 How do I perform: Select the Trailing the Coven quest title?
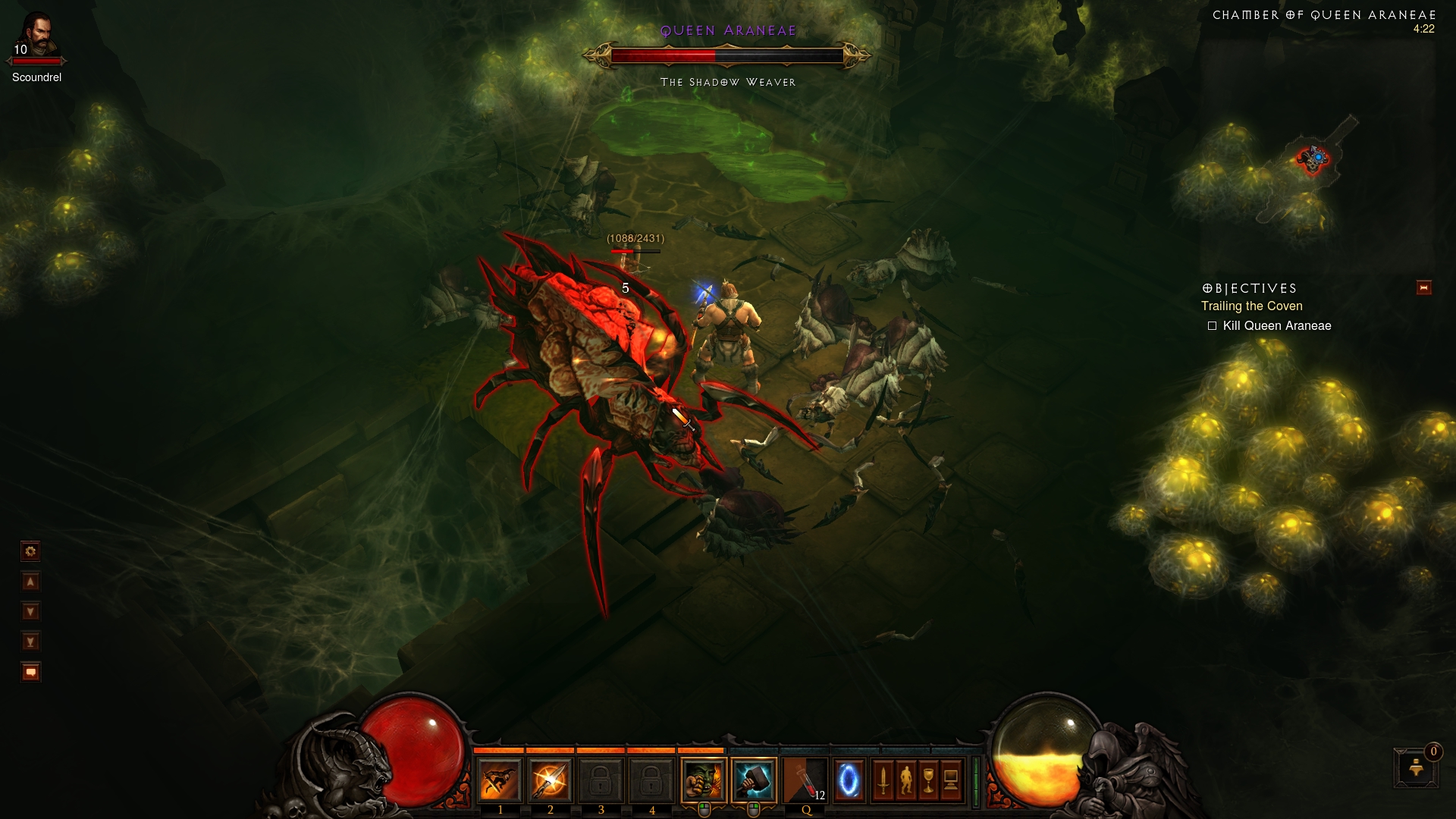[x=1251, y=306]
